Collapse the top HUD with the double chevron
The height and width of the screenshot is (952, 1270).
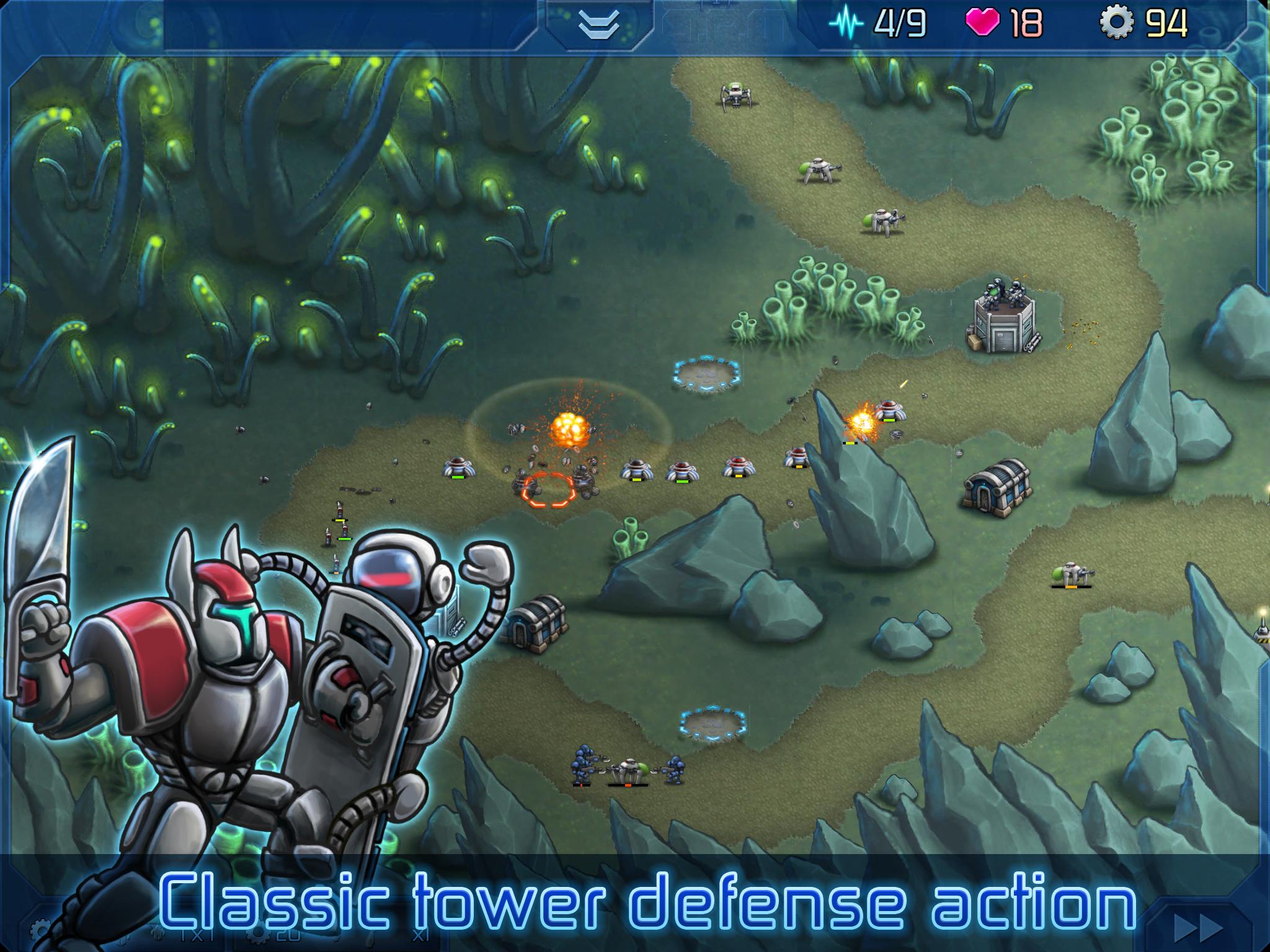598,24
